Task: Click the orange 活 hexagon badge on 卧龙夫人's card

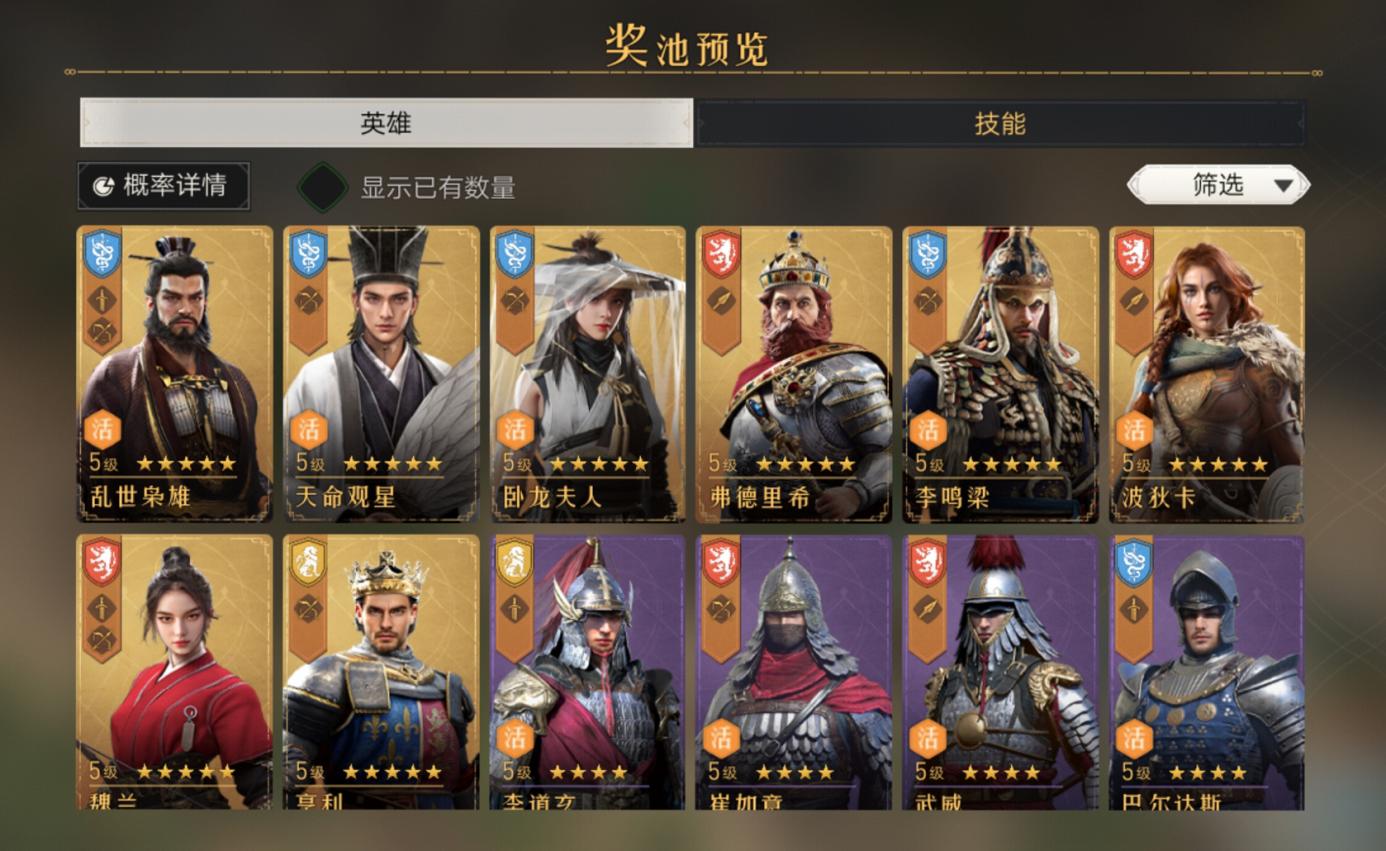Action: (515, 427)
